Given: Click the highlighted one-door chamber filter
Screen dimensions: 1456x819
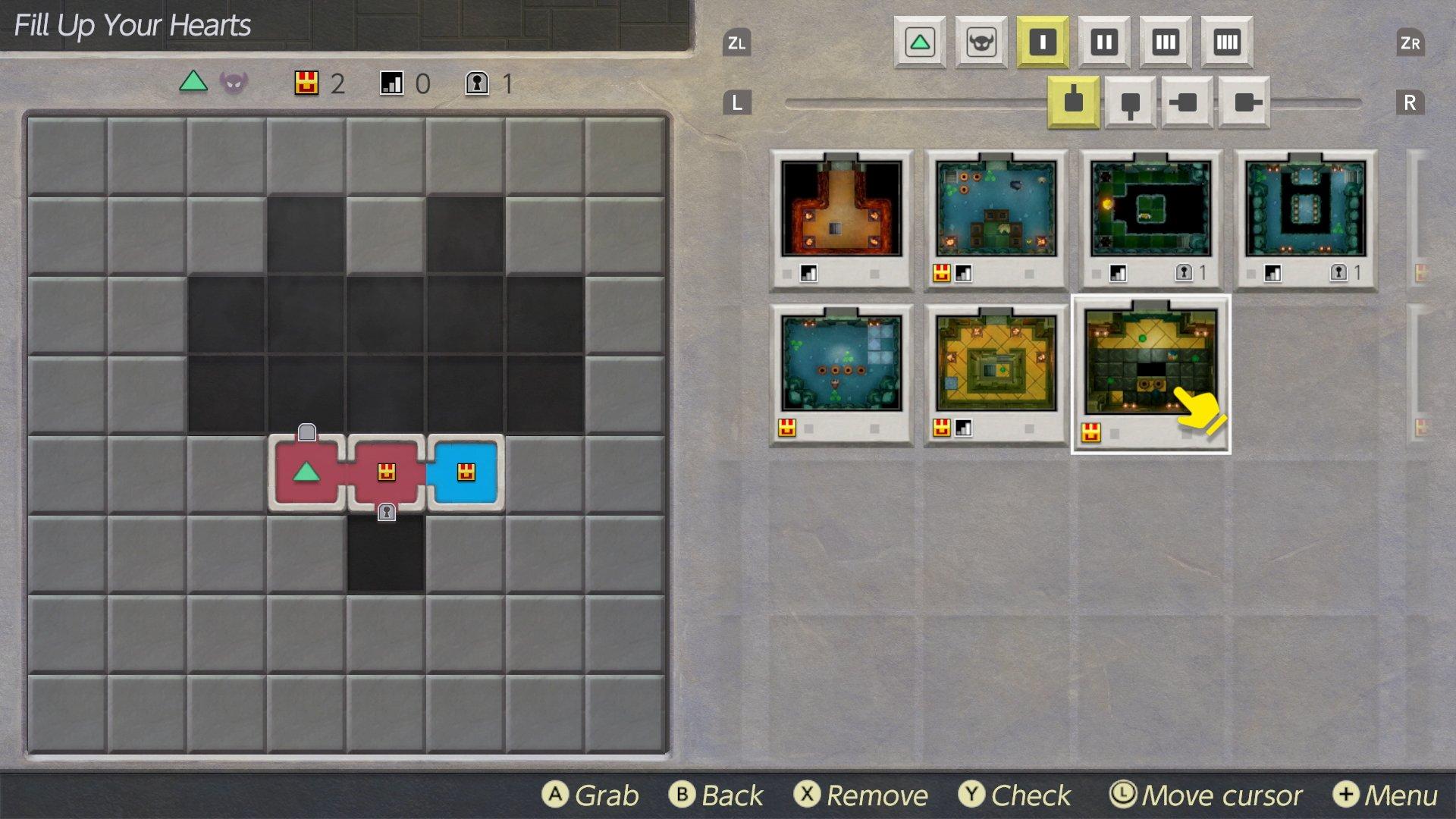Looking at the screenshot, I should 1043,43.
